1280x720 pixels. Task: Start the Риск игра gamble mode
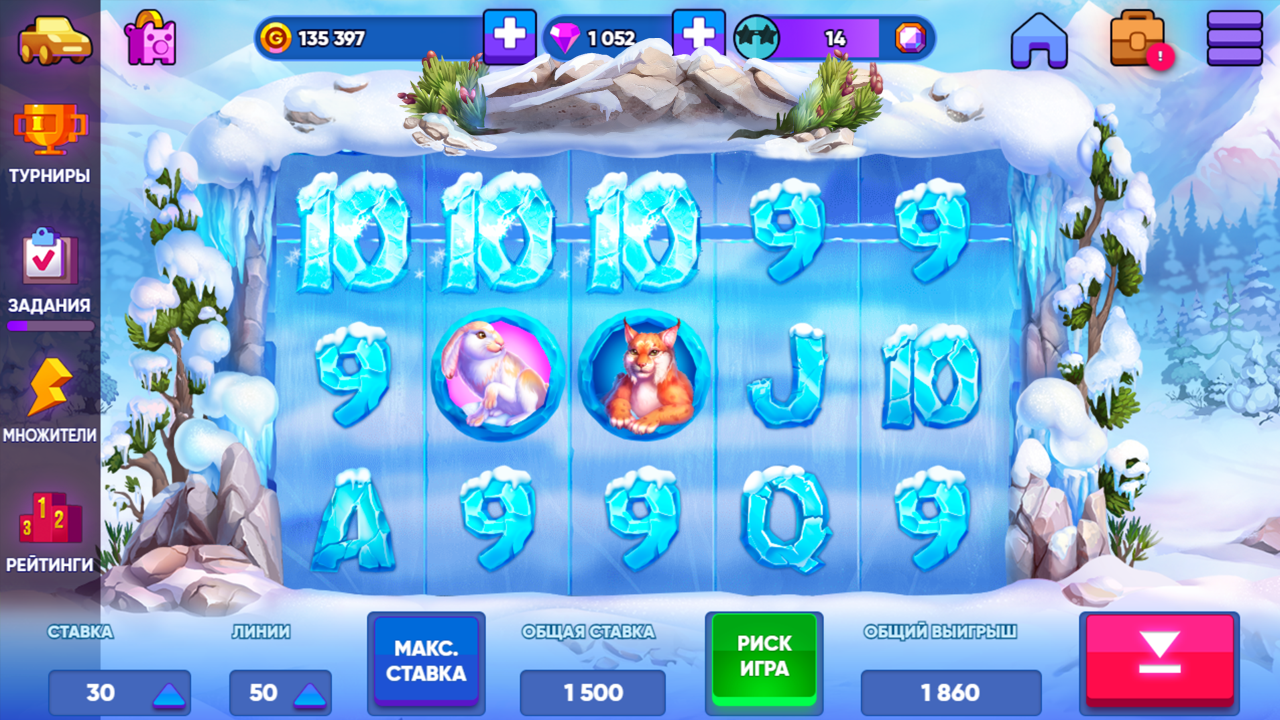click(x=763, y=661)
